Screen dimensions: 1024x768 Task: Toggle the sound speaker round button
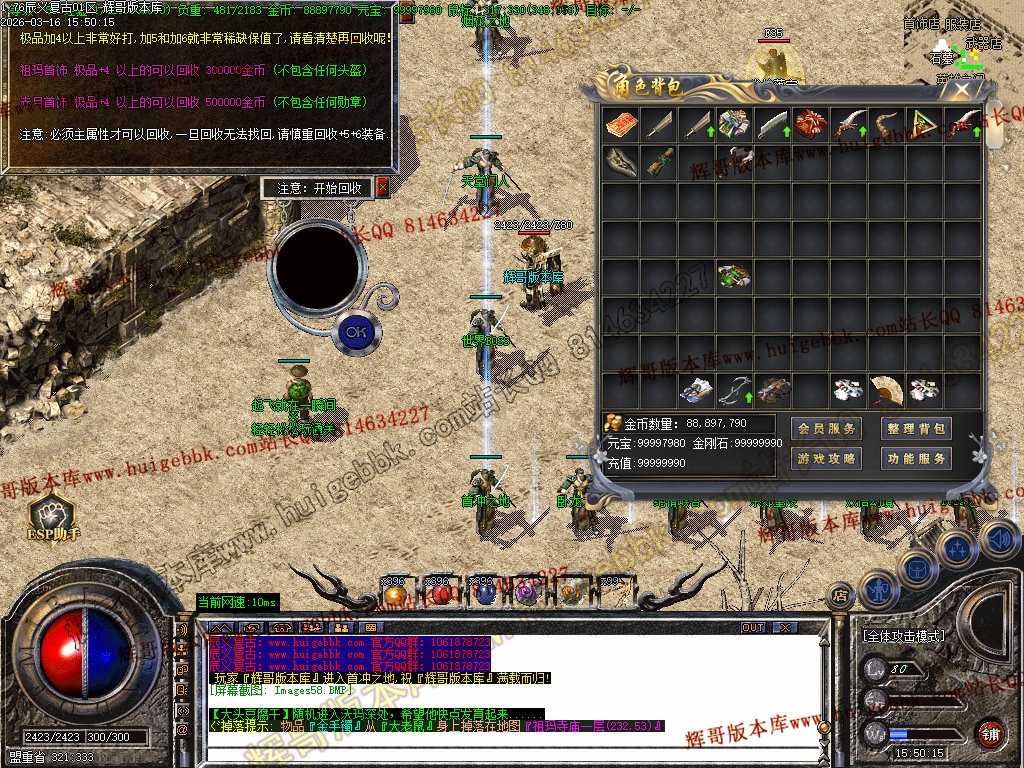(x=998, y=541)
